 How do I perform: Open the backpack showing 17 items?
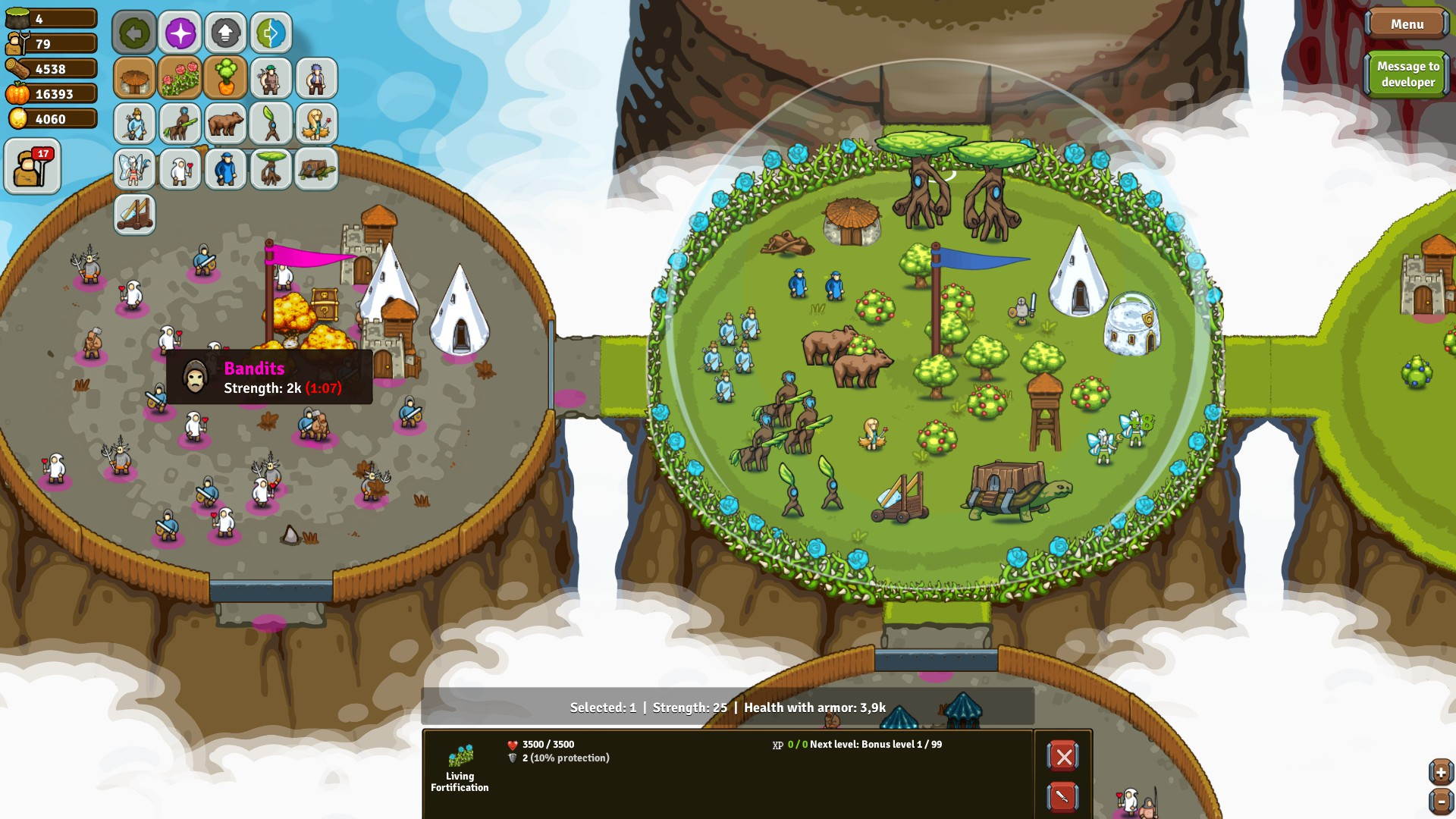(x=32, y=165)
